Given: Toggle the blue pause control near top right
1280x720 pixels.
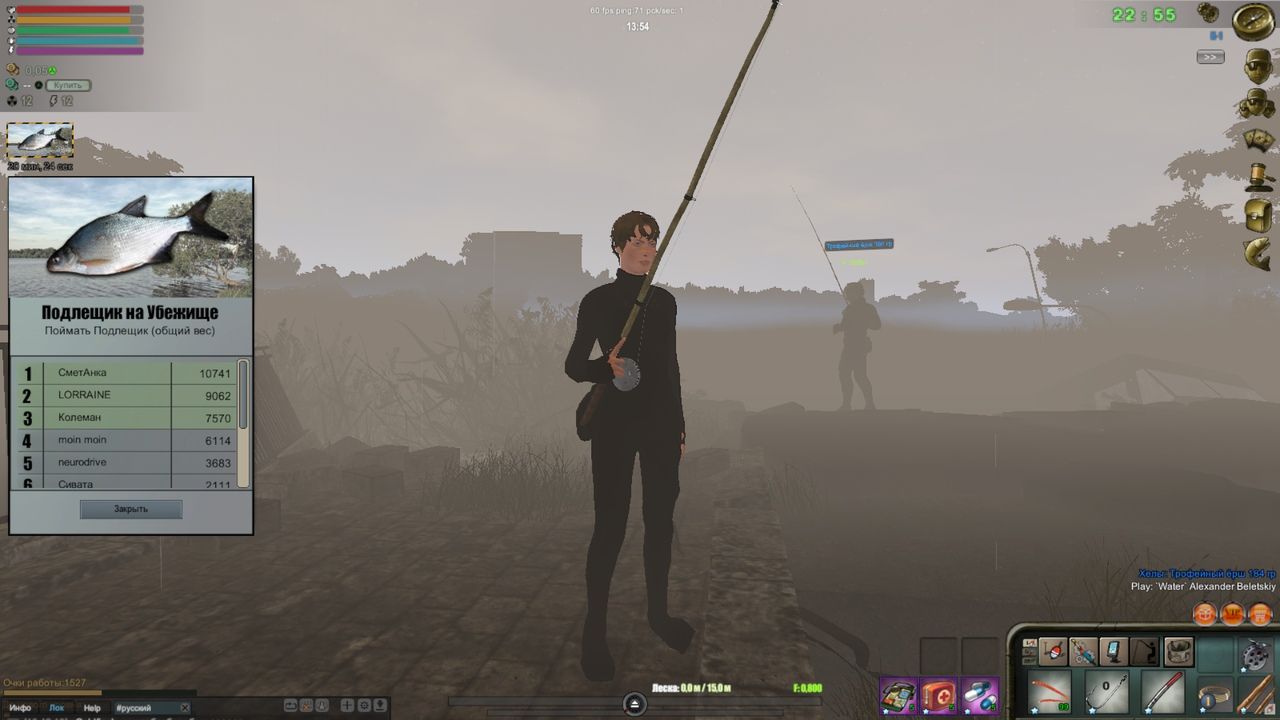Looking at the screenshot, I should 1214,37.
